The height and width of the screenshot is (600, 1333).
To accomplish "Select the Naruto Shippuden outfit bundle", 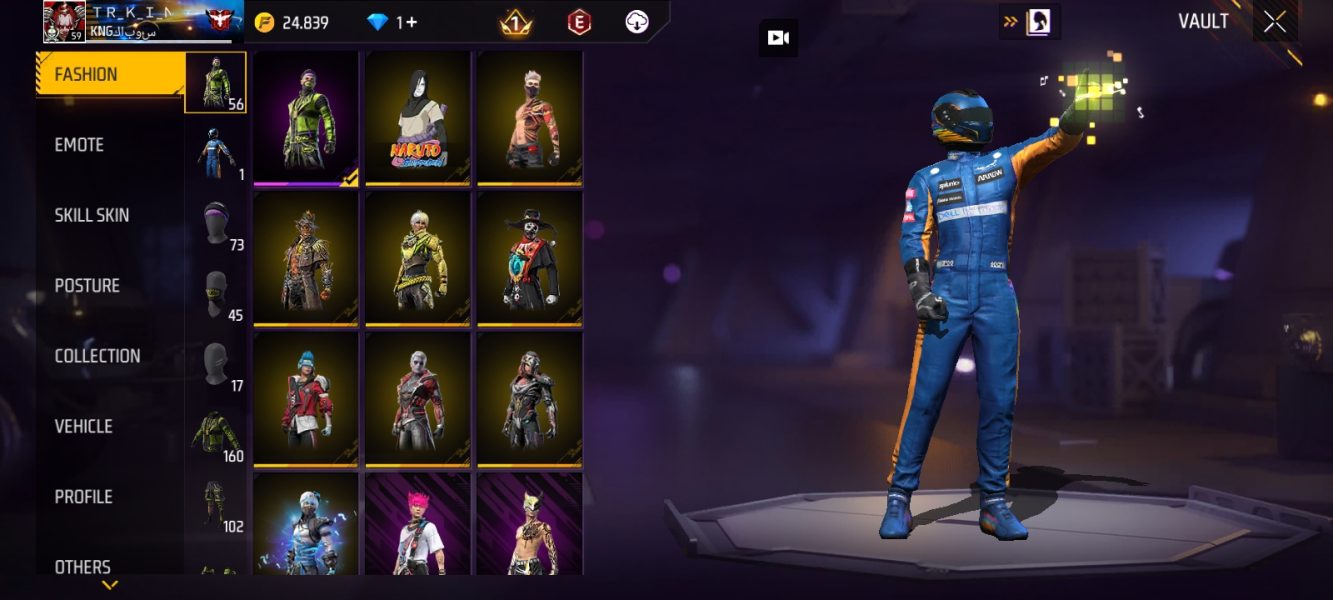I will click(418, 117).
